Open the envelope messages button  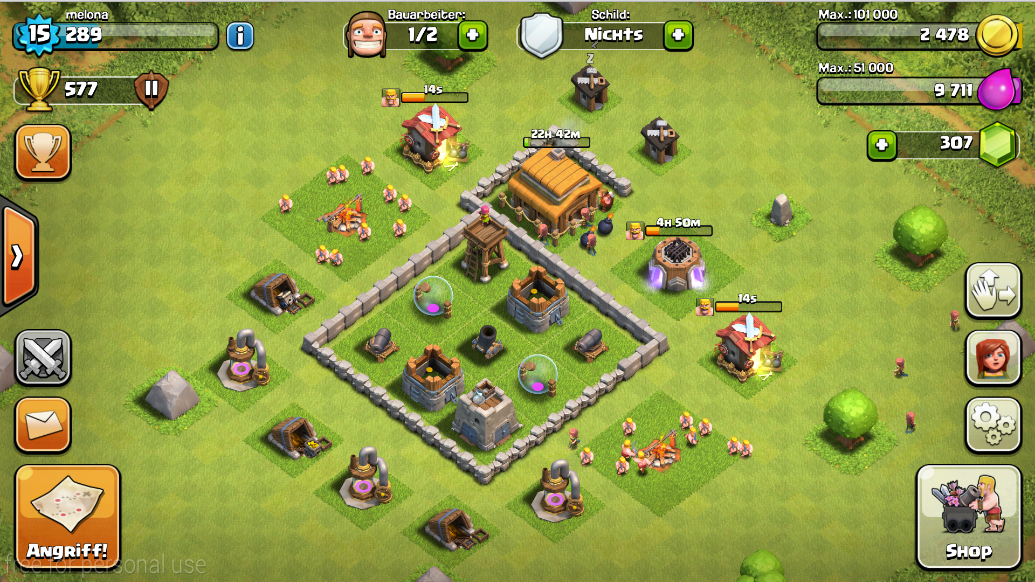[x=43, y=425]
